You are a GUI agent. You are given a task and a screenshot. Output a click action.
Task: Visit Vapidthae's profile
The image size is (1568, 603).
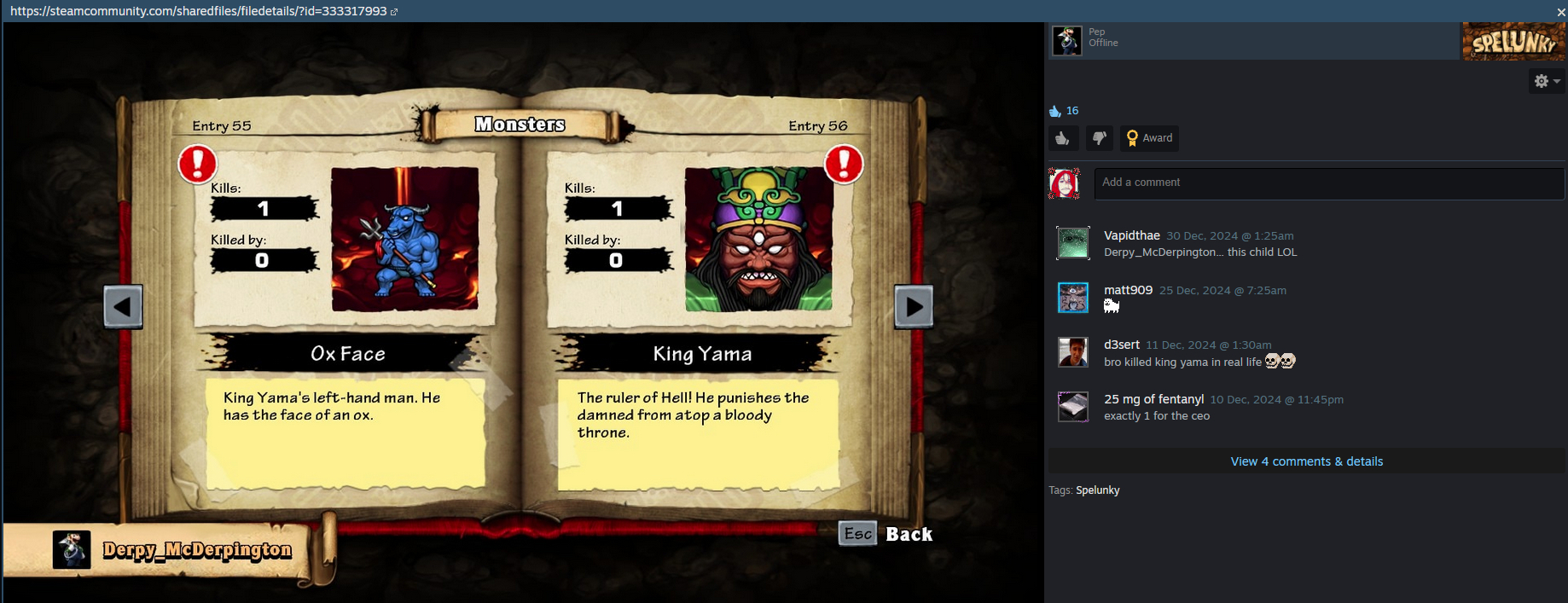(1131, 235)
